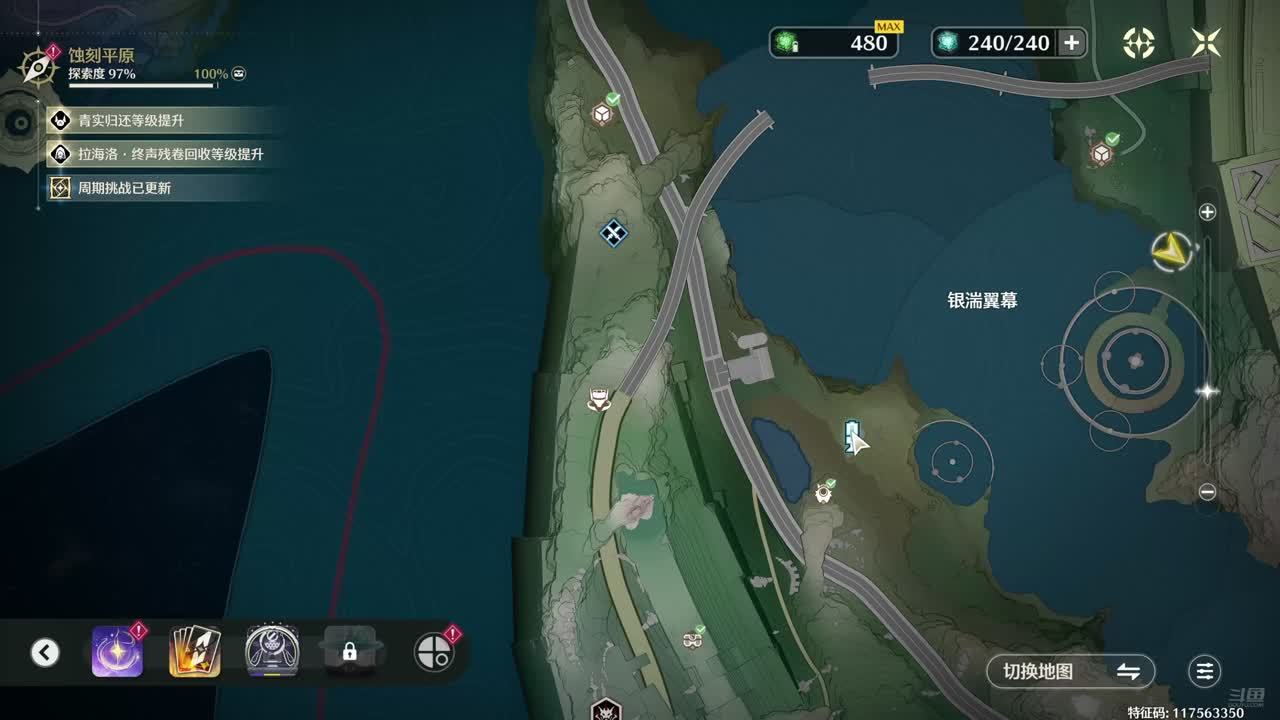Viewport: 1280px width, 720px height.
Task: Select the moon dome device shortcut
Action: (271, 652)
